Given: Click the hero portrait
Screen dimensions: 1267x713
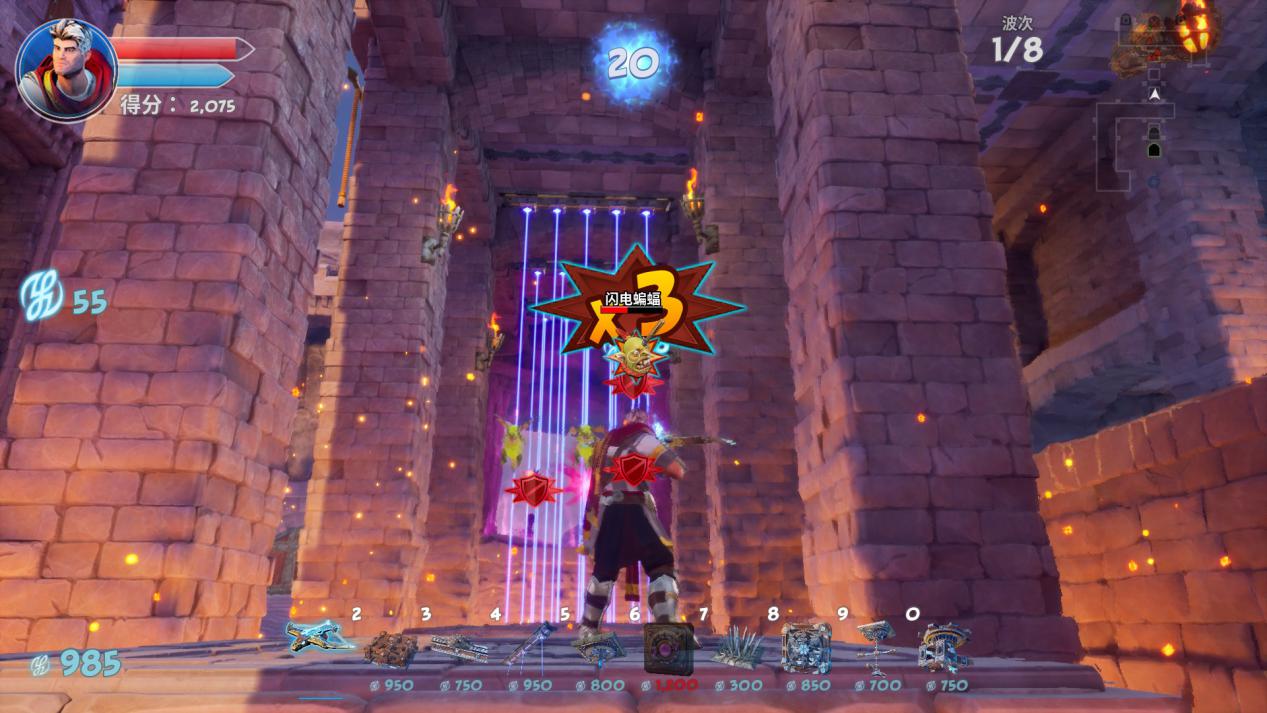Looking at the screenshot, I should coord(67,70).
